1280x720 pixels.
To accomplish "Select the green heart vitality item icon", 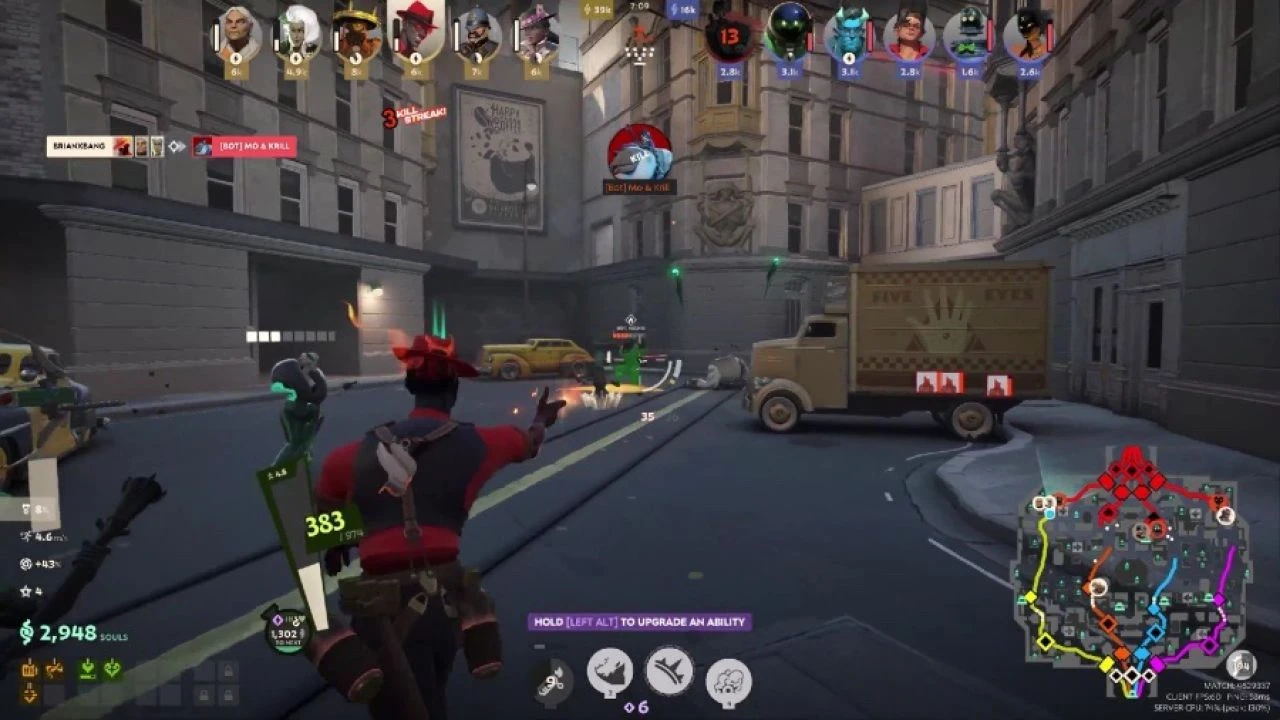I will point(110,670).
